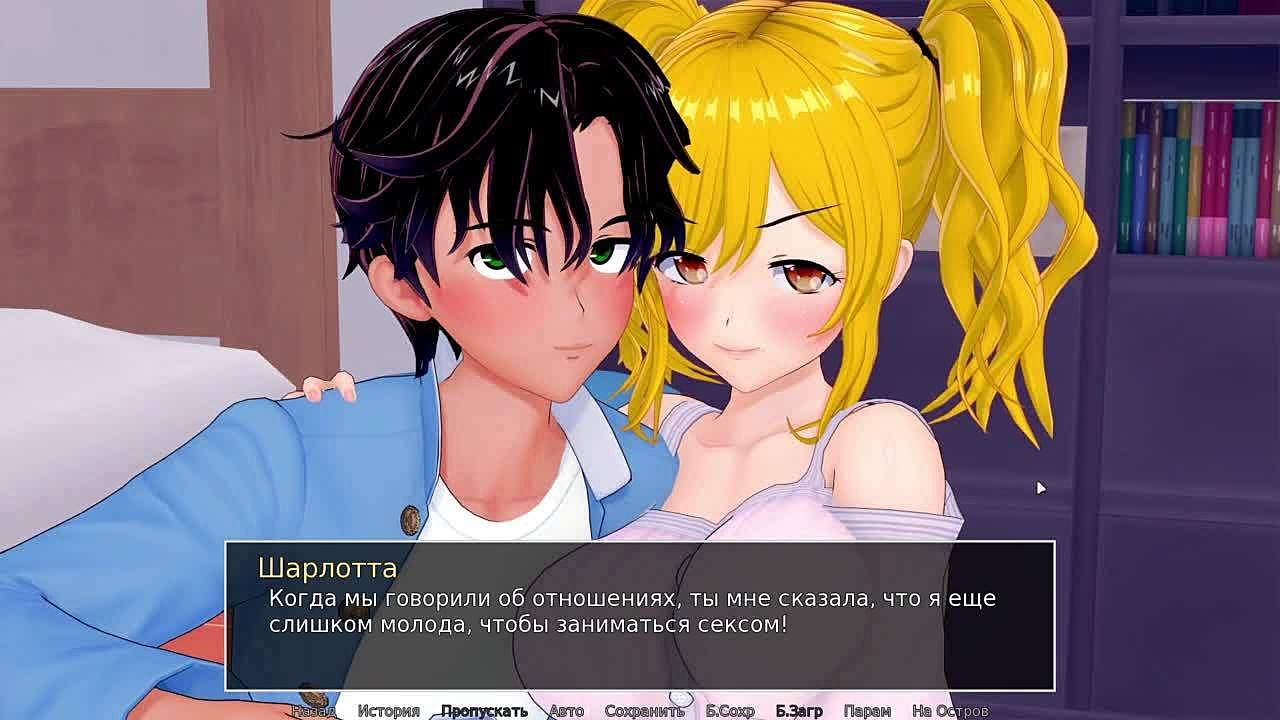Quick save with Б.Сохр
The height and width of the screenshot is (720, 1280).
[730, 711]
